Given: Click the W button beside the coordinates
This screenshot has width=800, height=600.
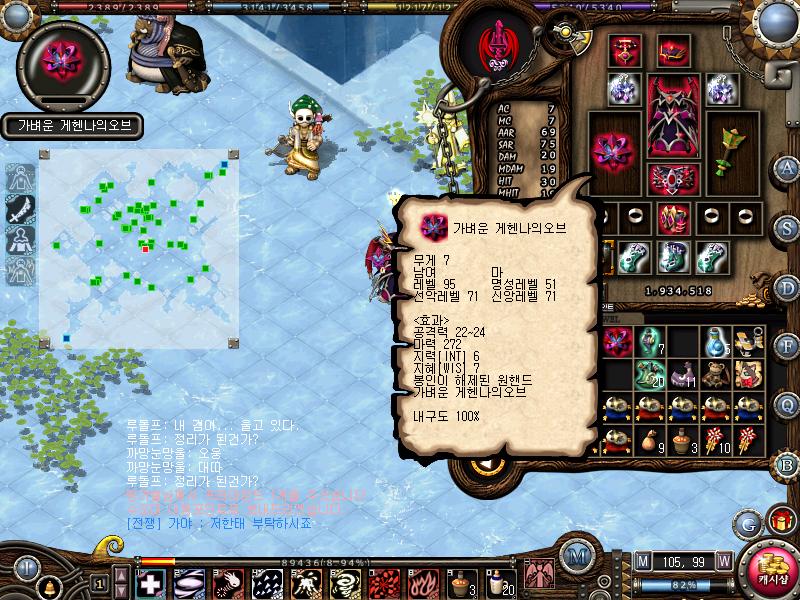Looking at the screenshot, I should (722, 559).
